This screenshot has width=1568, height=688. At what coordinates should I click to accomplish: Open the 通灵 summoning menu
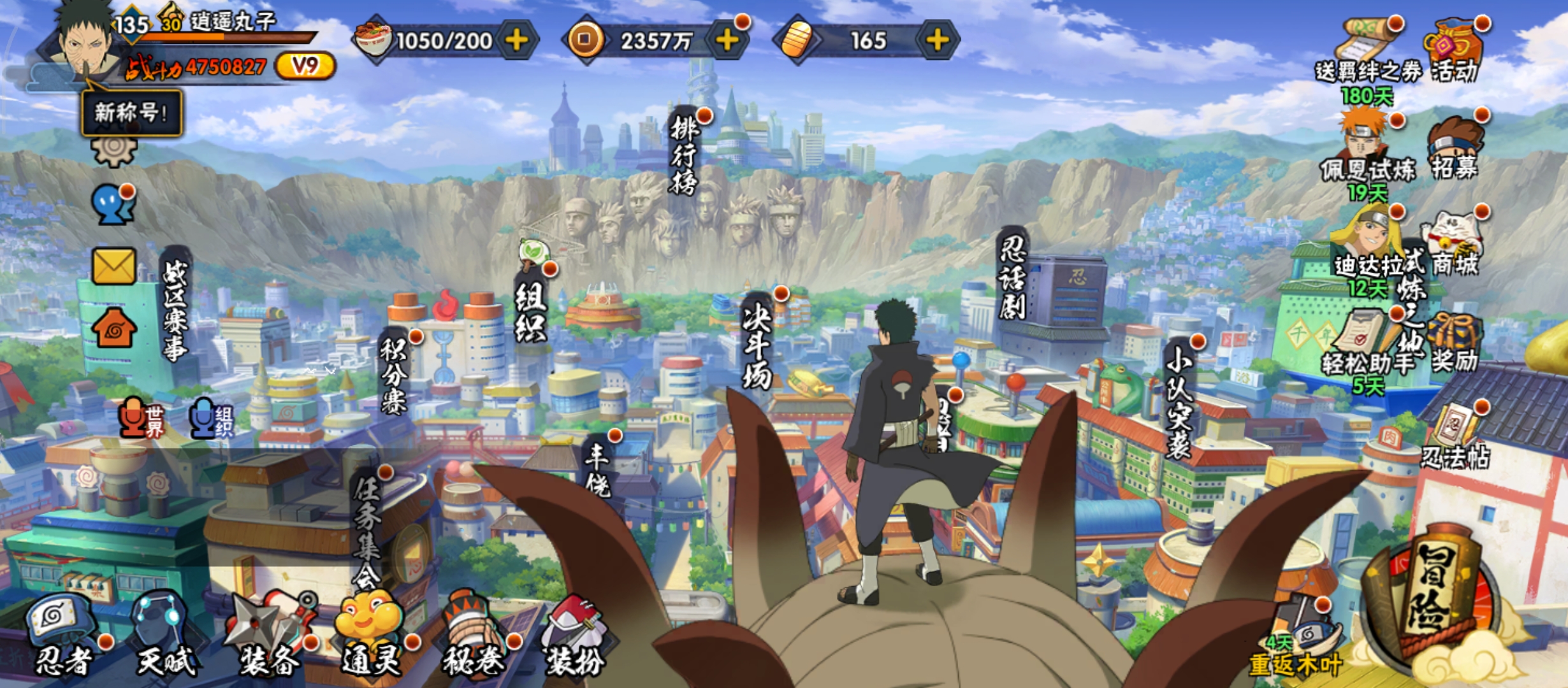click(371, 634)
